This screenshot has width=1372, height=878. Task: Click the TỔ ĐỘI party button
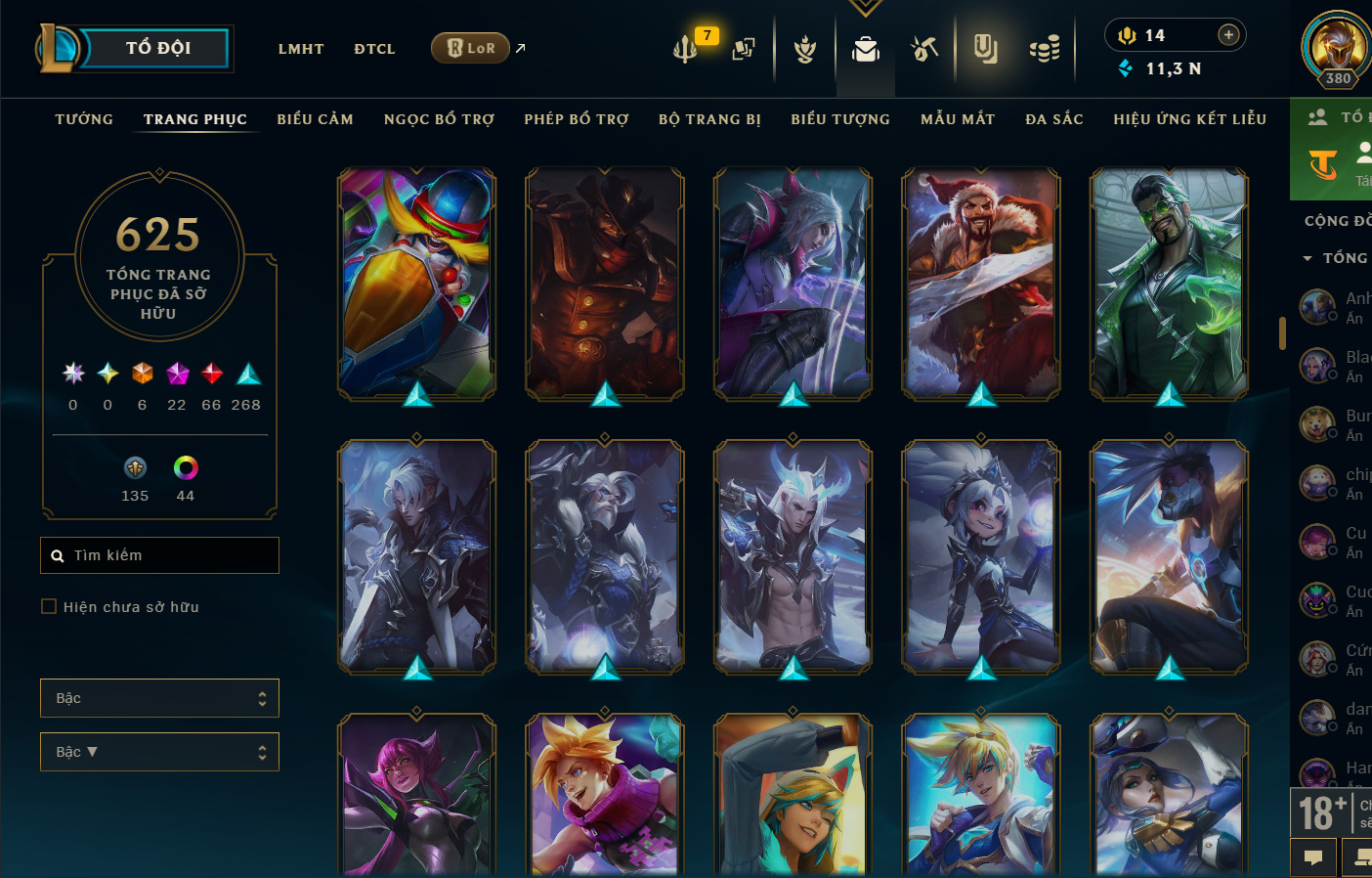click(x=156, y=48)
